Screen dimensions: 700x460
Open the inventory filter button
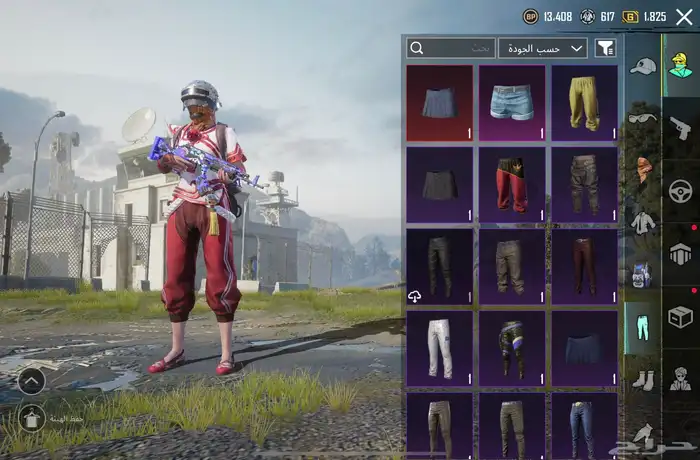[605, 48]
